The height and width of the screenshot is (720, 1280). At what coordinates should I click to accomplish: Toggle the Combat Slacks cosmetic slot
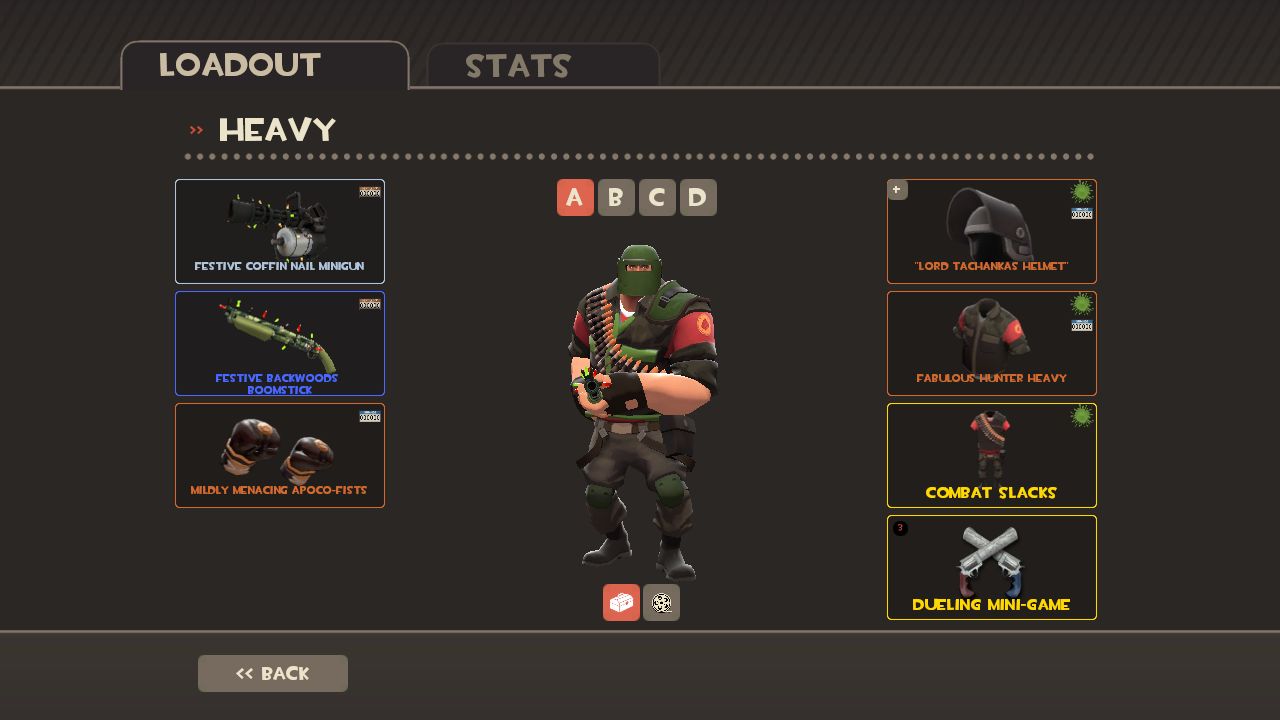coord(991,455)
